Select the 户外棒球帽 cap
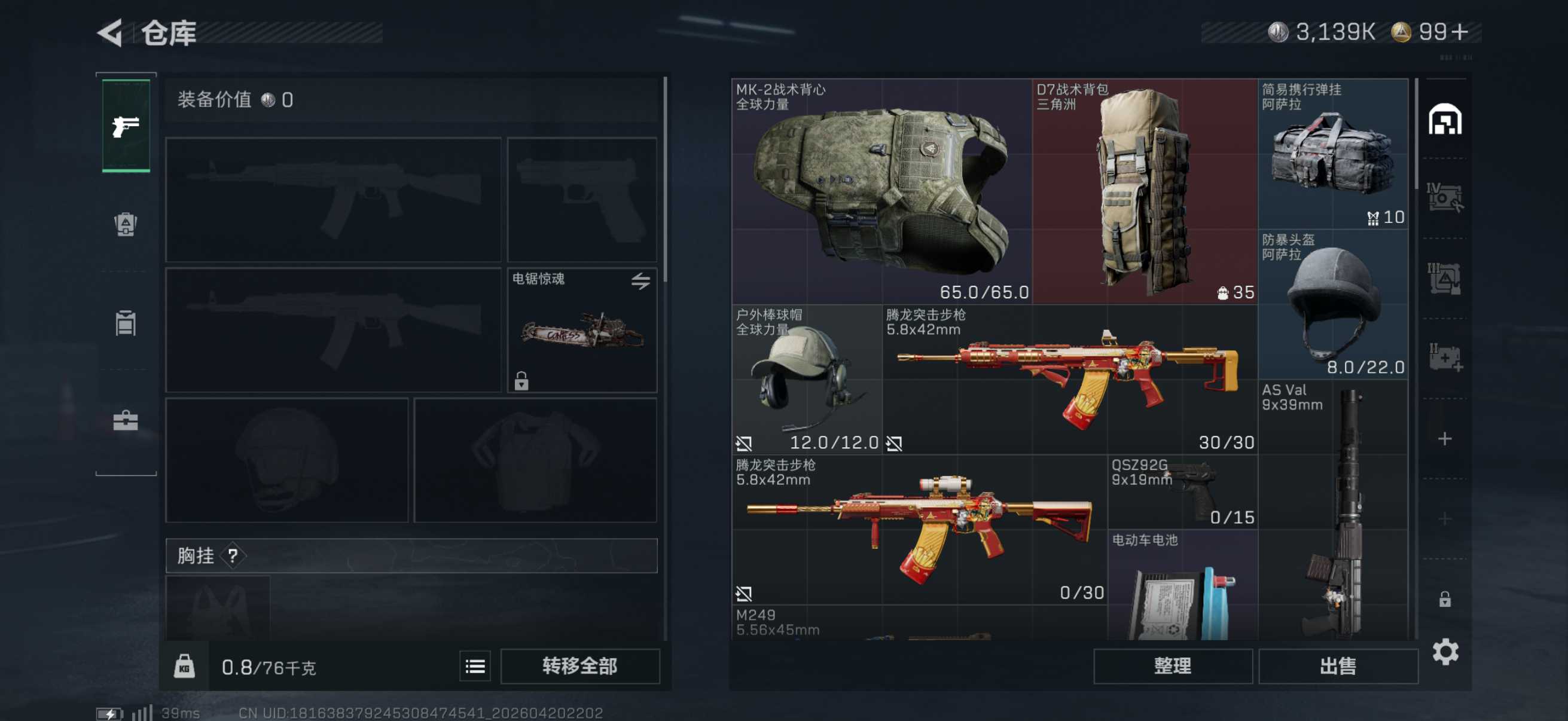This screenshot has height=721, width=1568. (806, 379)
